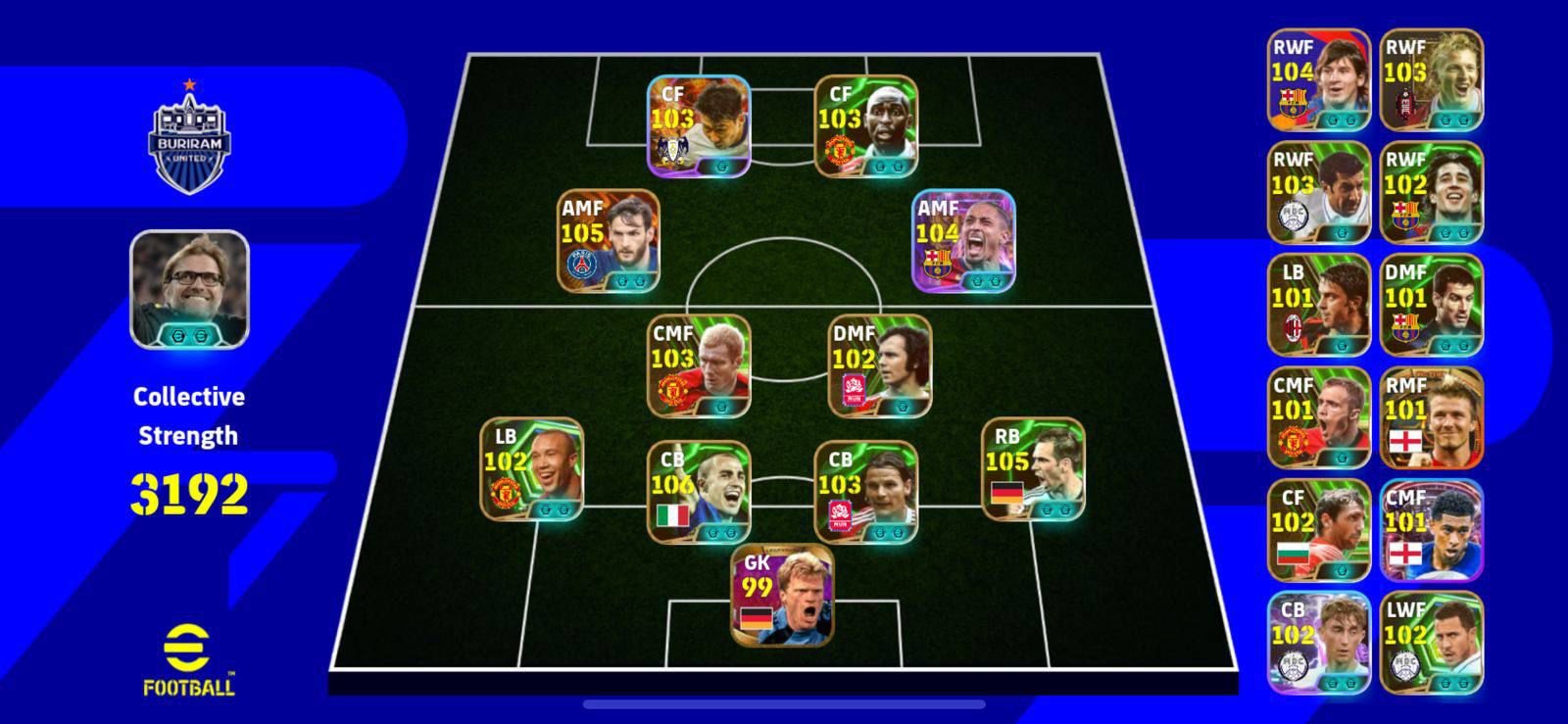Pick the 105-rated RB card
The width and height of the screenshot is (1568, 724).
1033,469
